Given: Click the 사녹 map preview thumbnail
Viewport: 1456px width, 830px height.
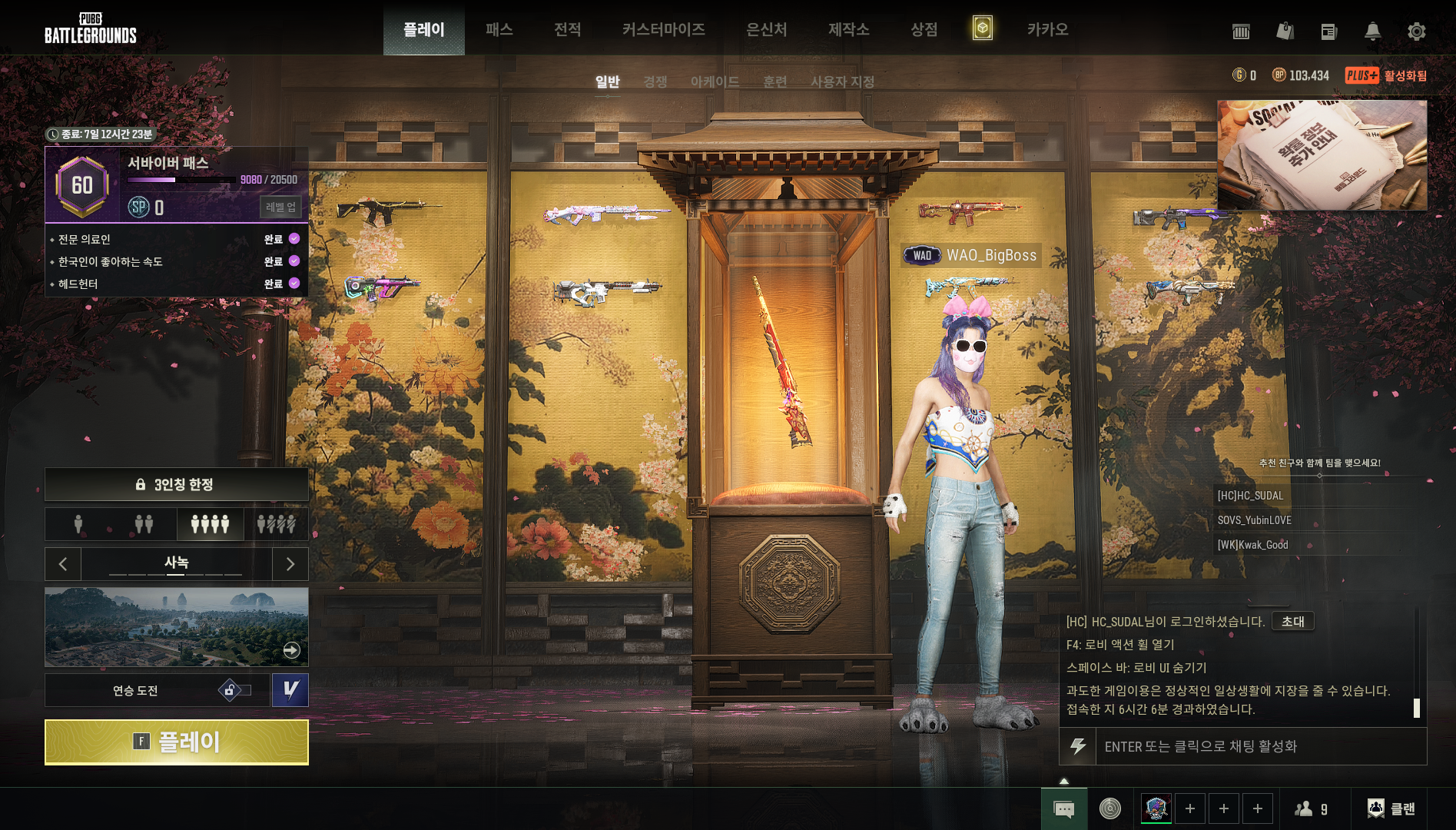Looking at the screenshot, I should click(177, 627).
